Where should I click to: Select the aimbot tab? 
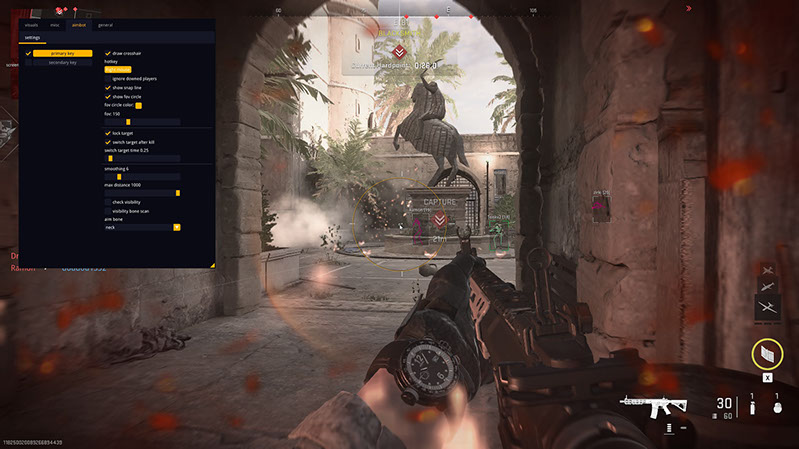pyautogui.click(x=80, y=24)
